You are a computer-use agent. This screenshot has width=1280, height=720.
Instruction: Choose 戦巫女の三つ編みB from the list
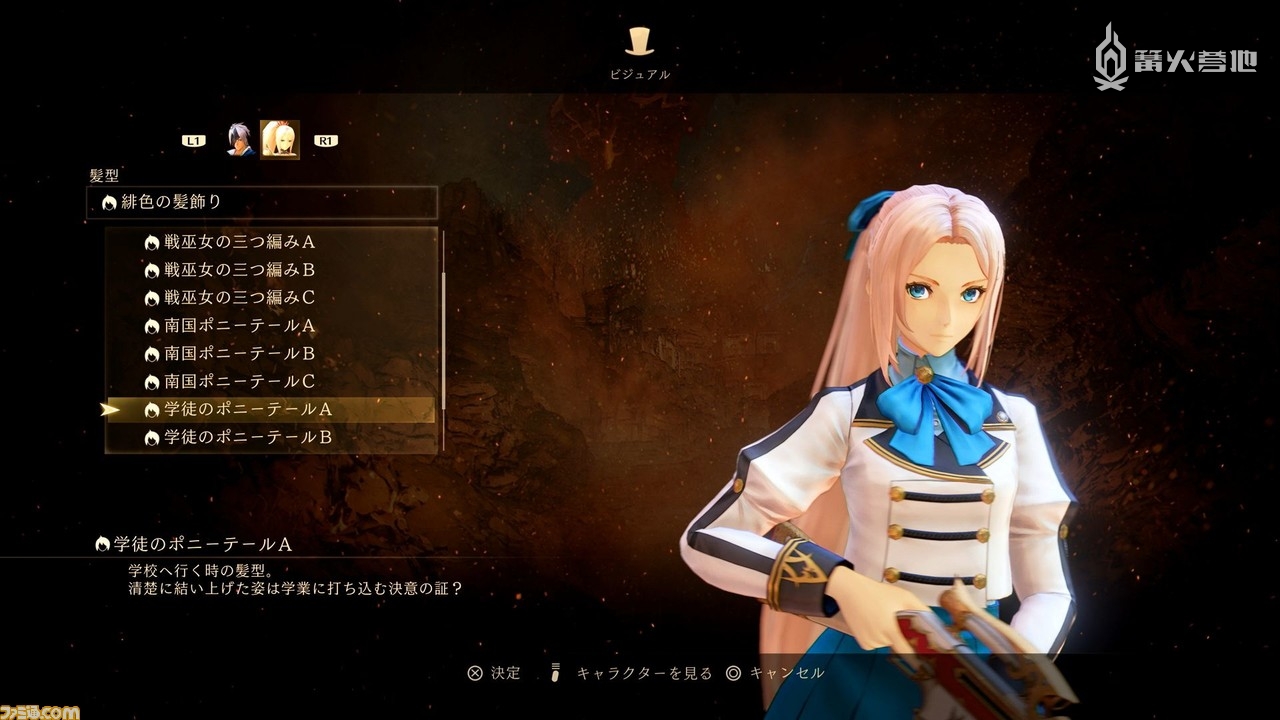(240, 270)
